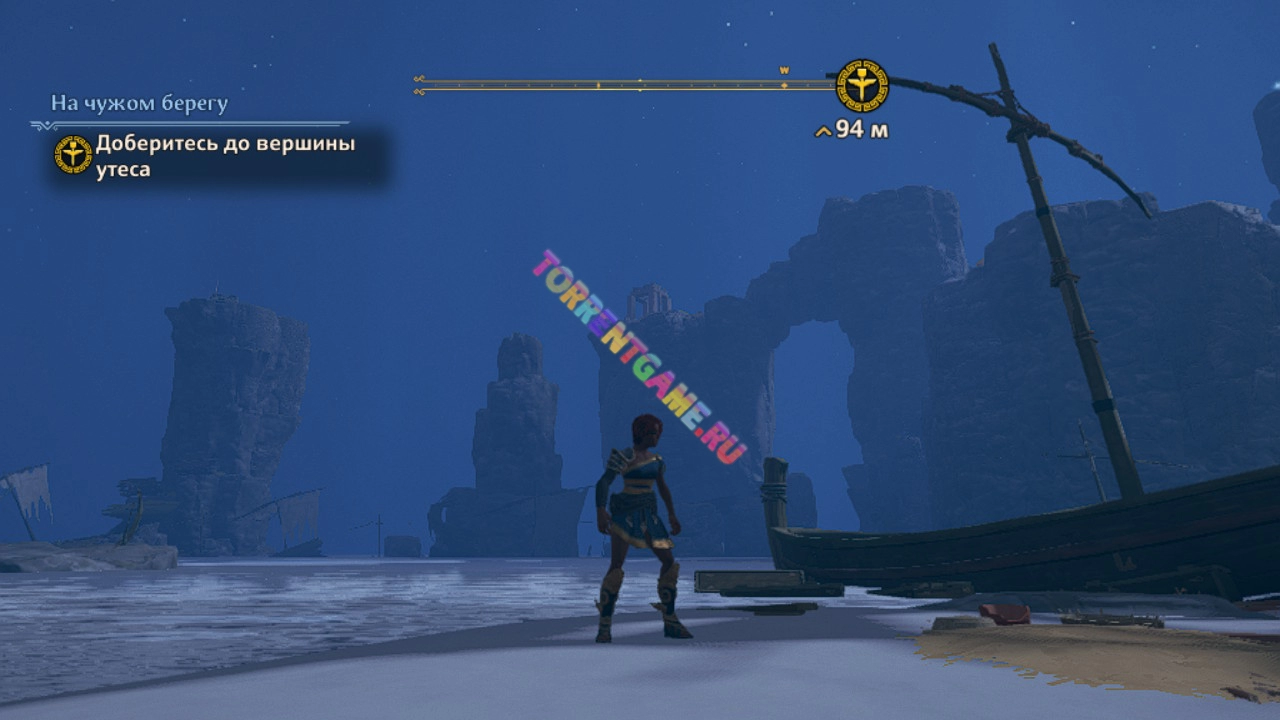The width and height of the screenshot is (1280, 720).
Task: Click the compass bar at top
Action: pos(625,85)
